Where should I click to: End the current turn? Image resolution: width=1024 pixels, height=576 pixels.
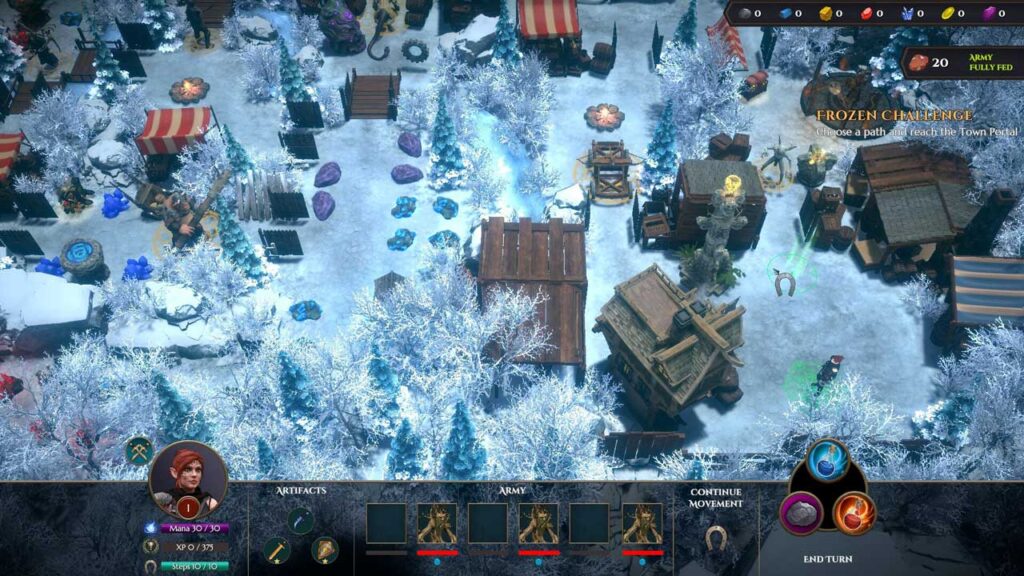pos(828,559)
